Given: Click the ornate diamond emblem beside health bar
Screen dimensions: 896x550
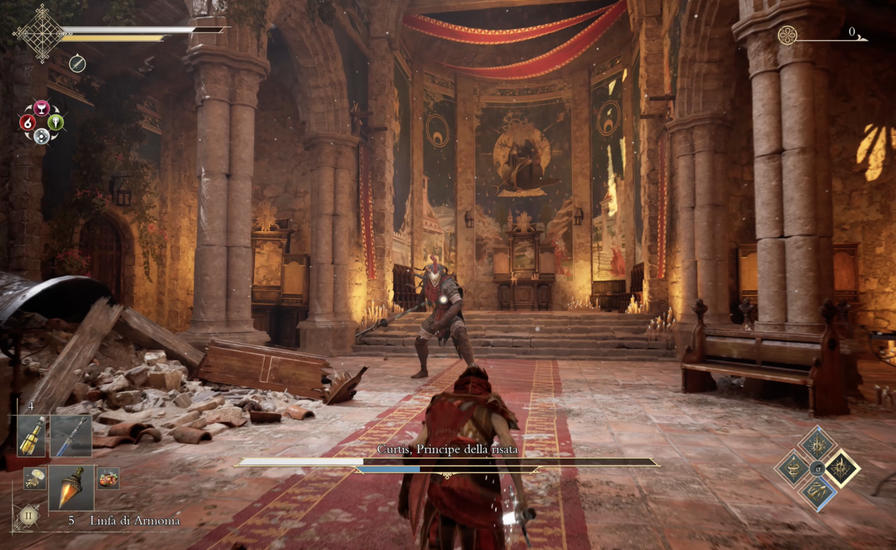Looking at the screenshot, I should [41, 33].
